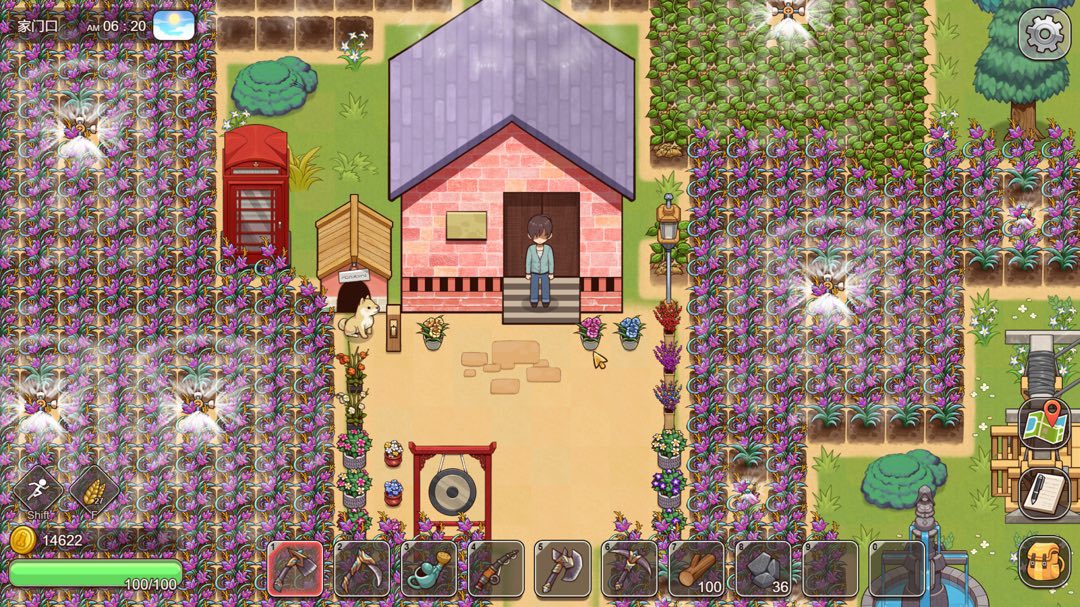Choose the pickaxe in hotbar slot 6
Screen dimensions: 1080x607
(x=630, y=569)
